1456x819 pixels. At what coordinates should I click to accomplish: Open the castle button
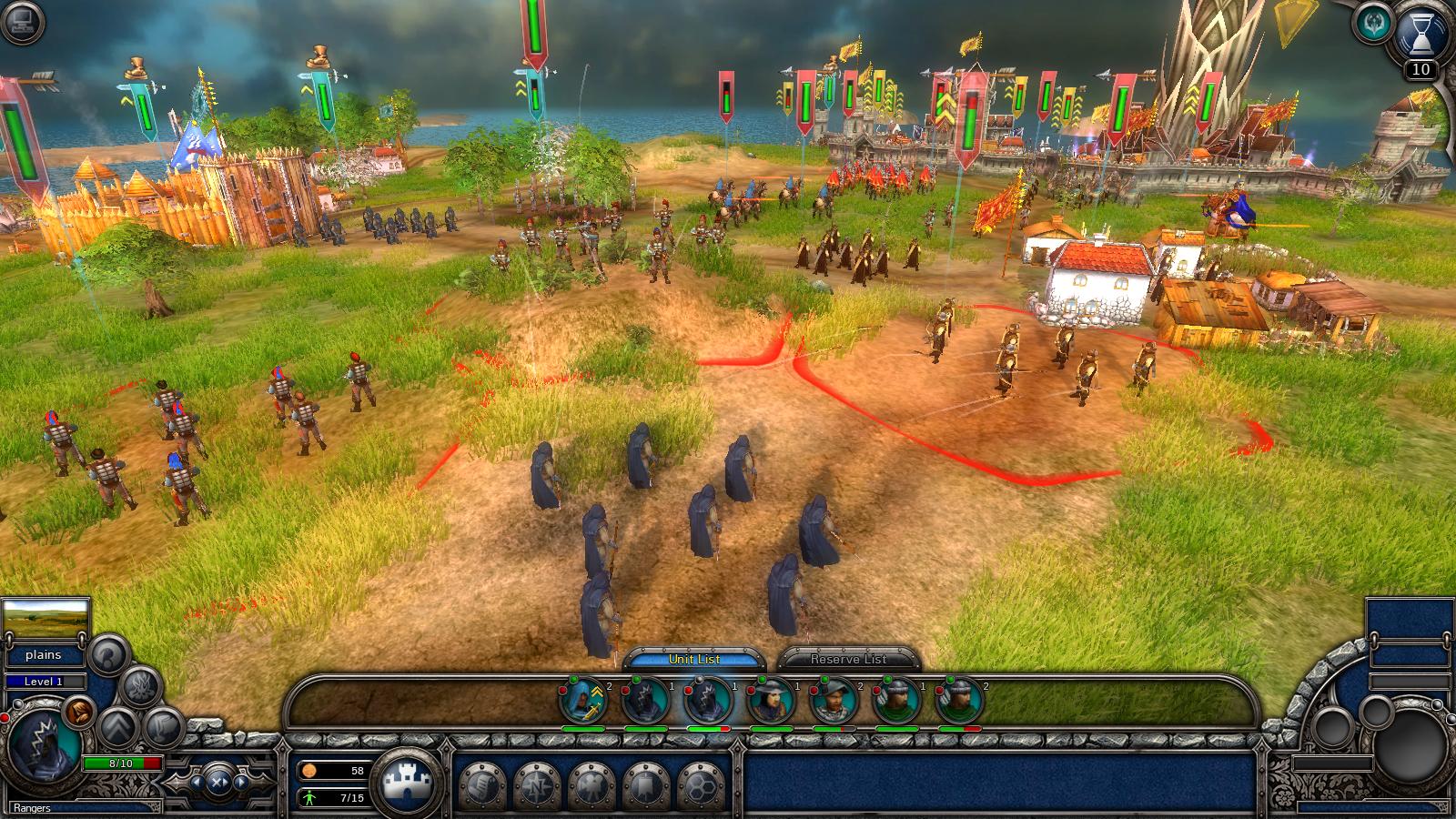point(407,783)
